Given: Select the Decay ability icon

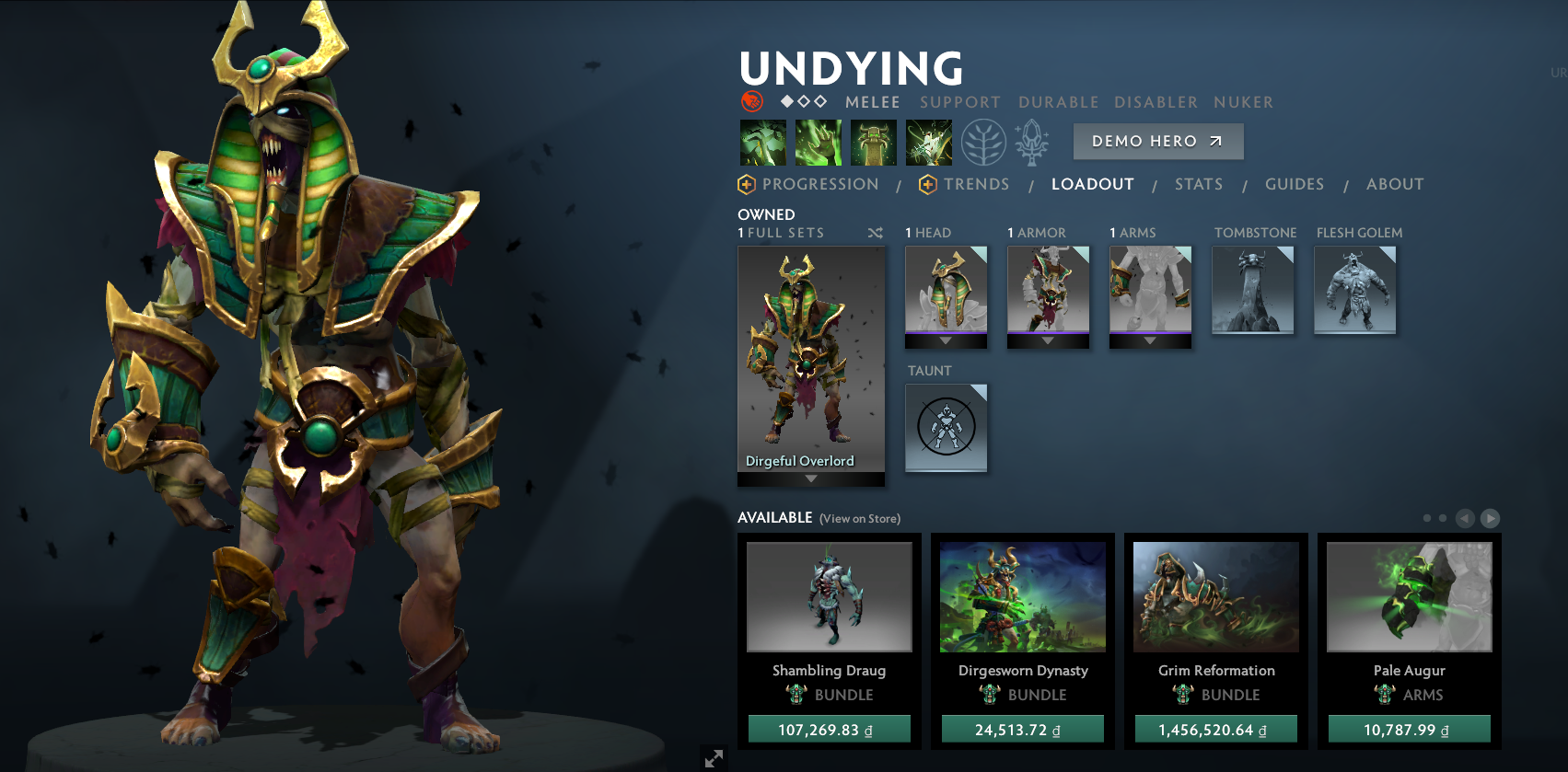Looking at the screenshot, I should point(762,141).
